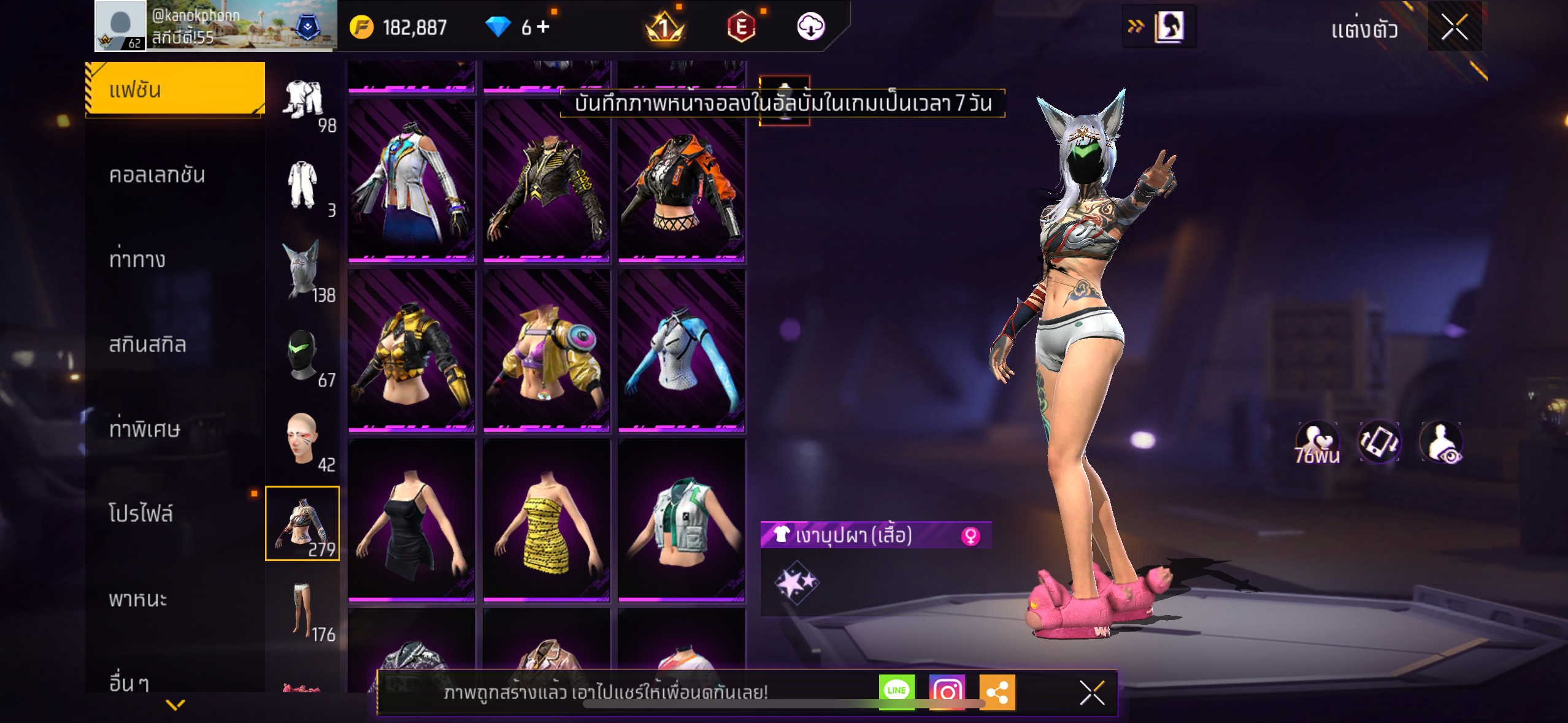Pick the orange and black cropped jacket
The height and width of the screenshot is (723, 1568).
(682, 181)
